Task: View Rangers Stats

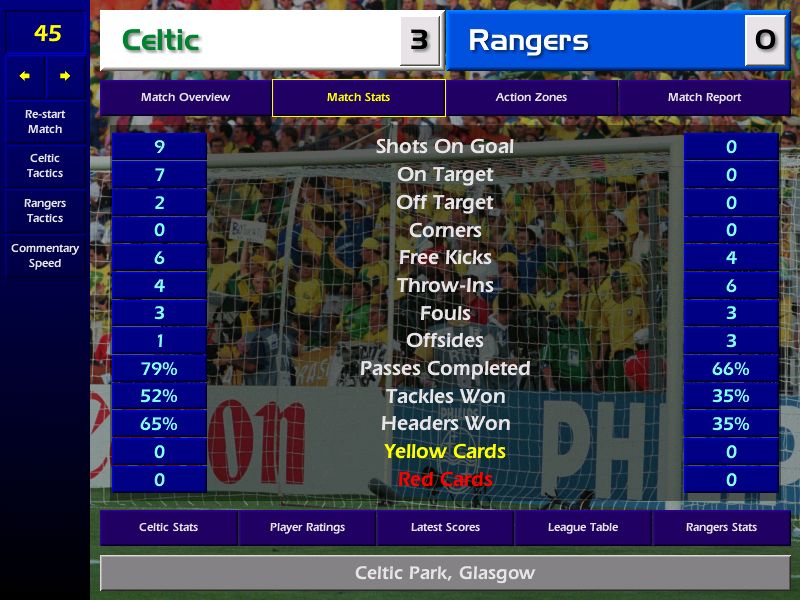Action: pyautogui.click(x=721, y=527)
